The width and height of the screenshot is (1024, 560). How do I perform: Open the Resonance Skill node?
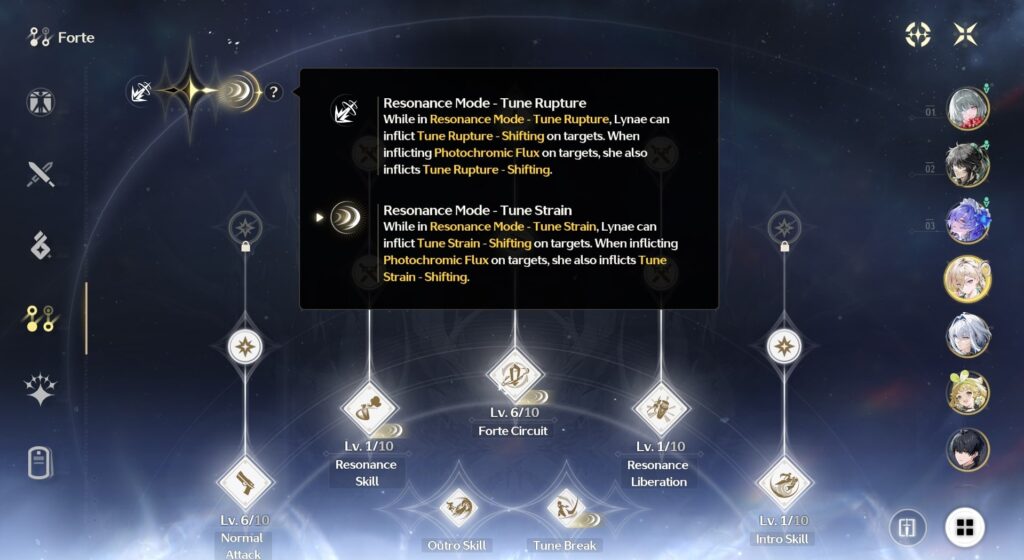pyautogui.click(x=369, y=409)
